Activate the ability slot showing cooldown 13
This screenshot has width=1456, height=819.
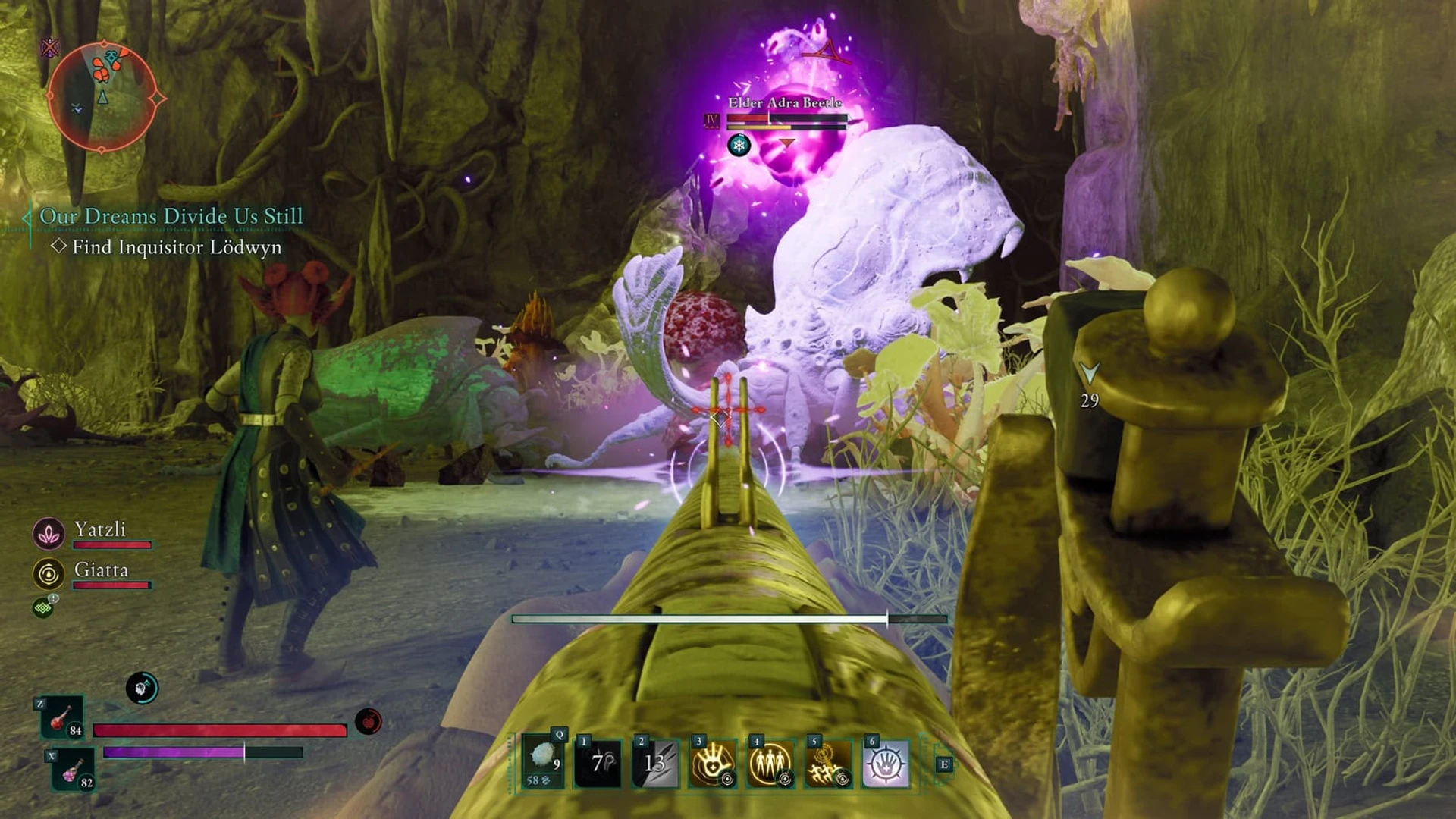point(655,763)
